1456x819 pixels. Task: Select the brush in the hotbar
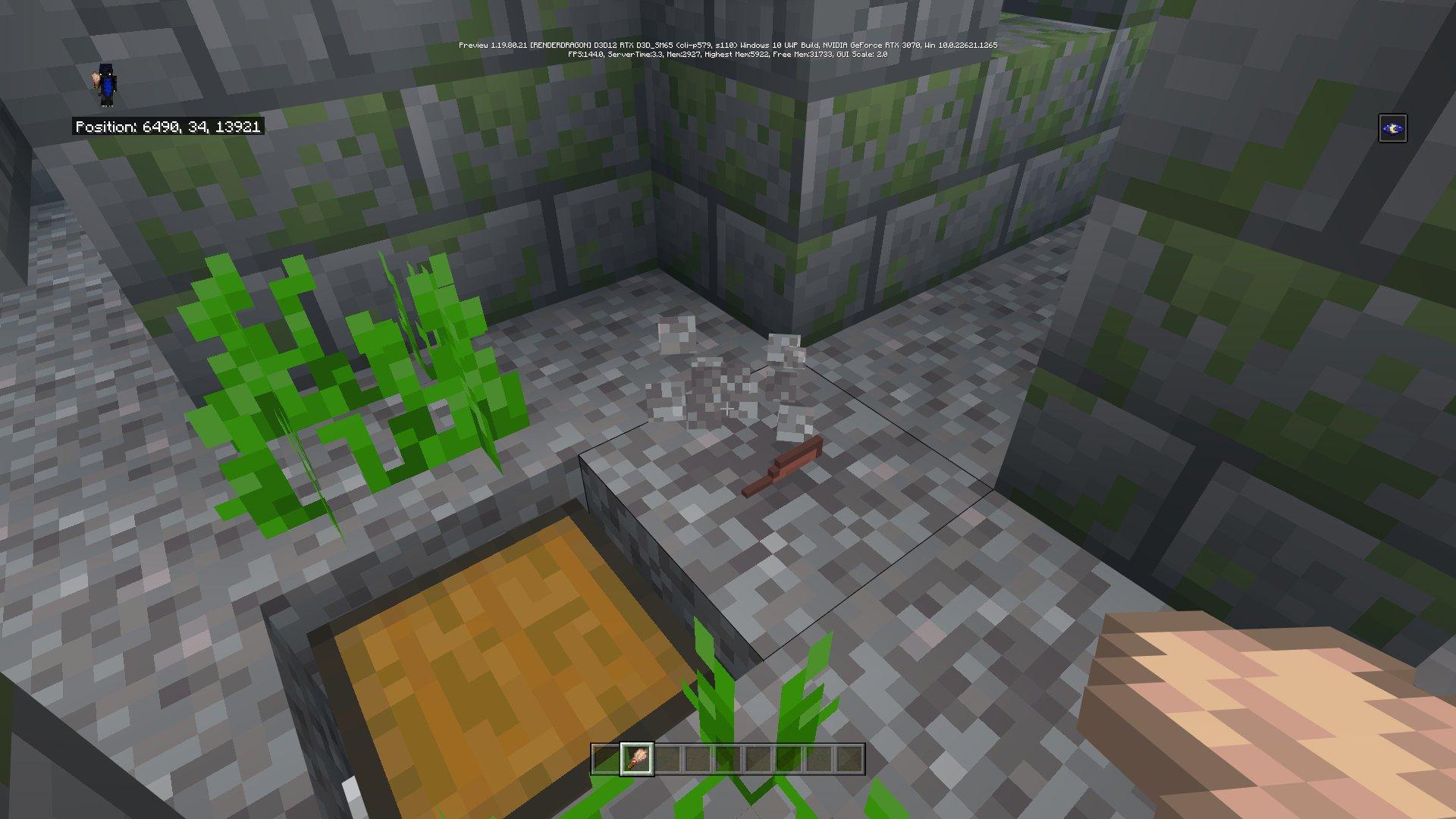(x=636, y=759)
